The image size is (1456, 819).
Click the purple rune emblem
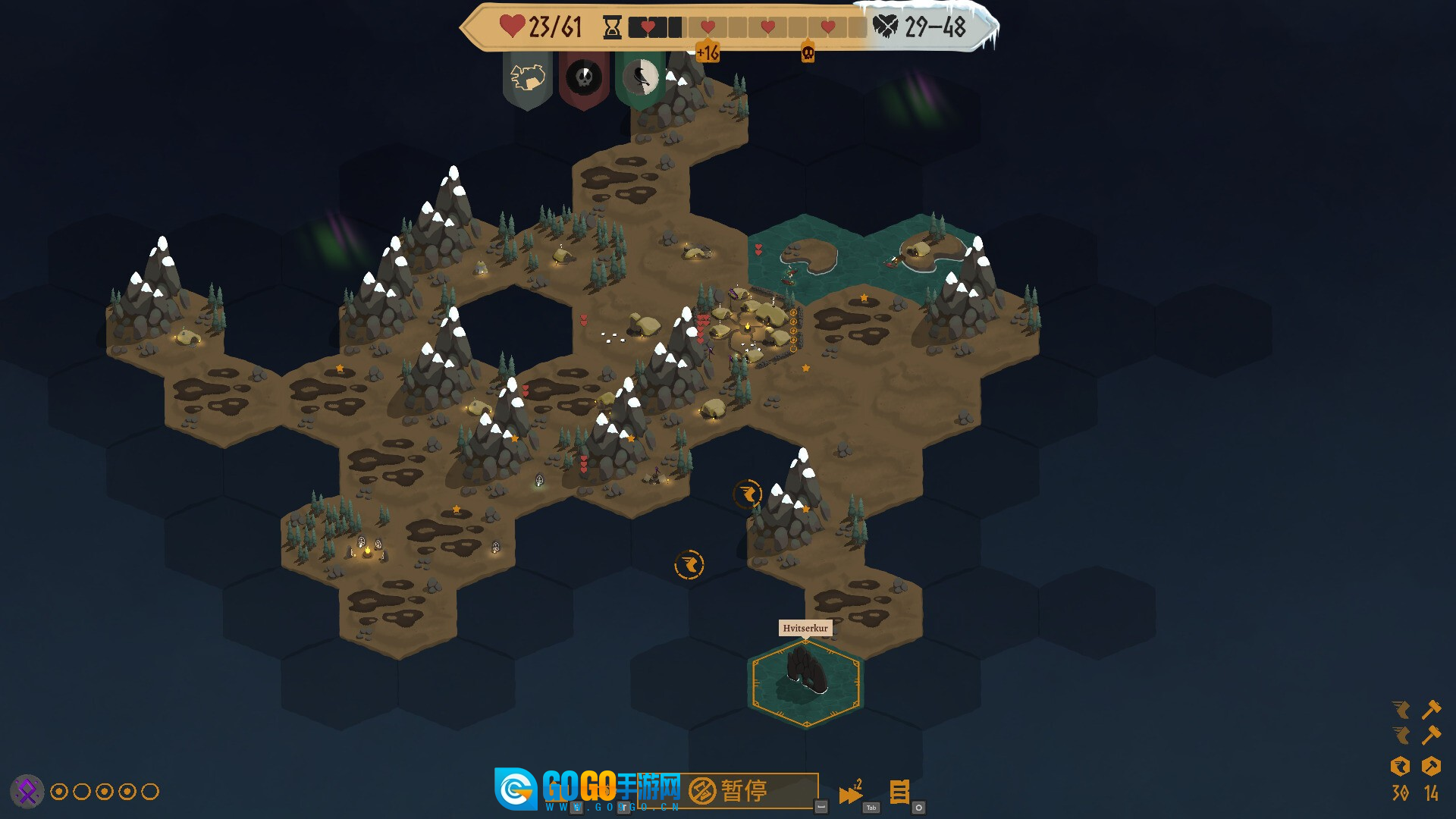[27, 792]
